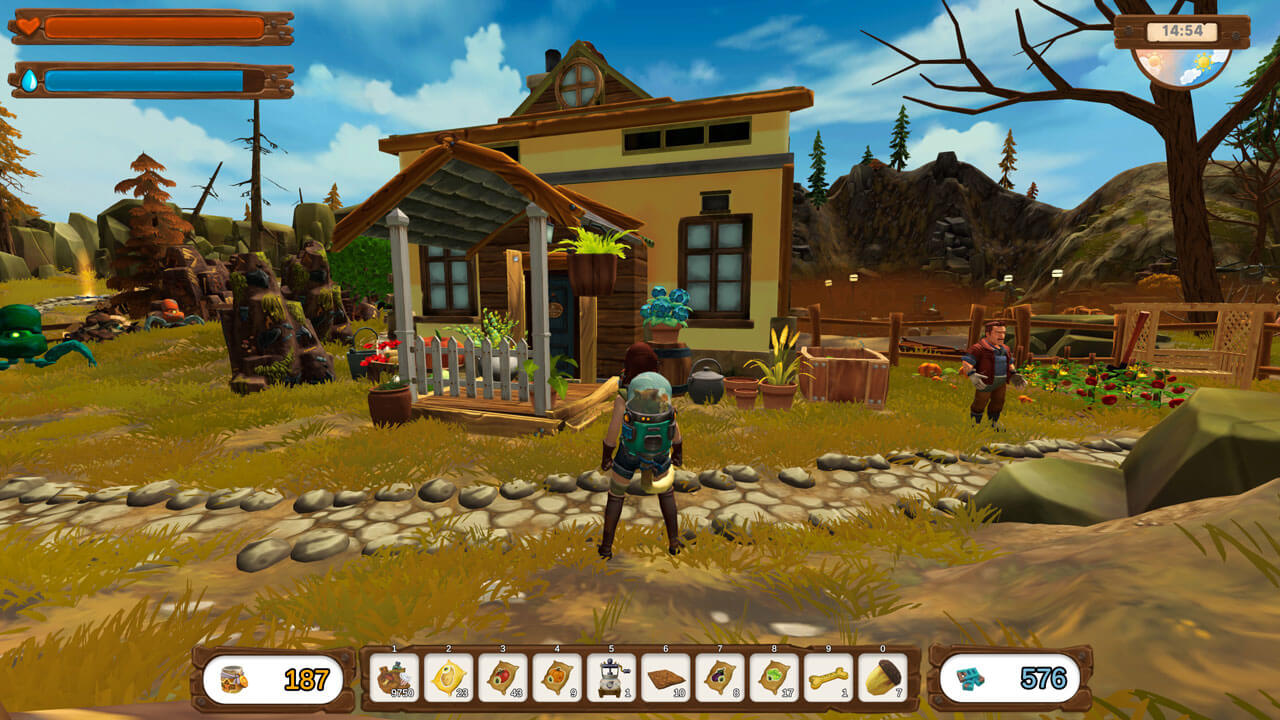This screenshot has height=720, width=1280.
Task: Select the watering can in slot 1
Action: tap(394, 678)
